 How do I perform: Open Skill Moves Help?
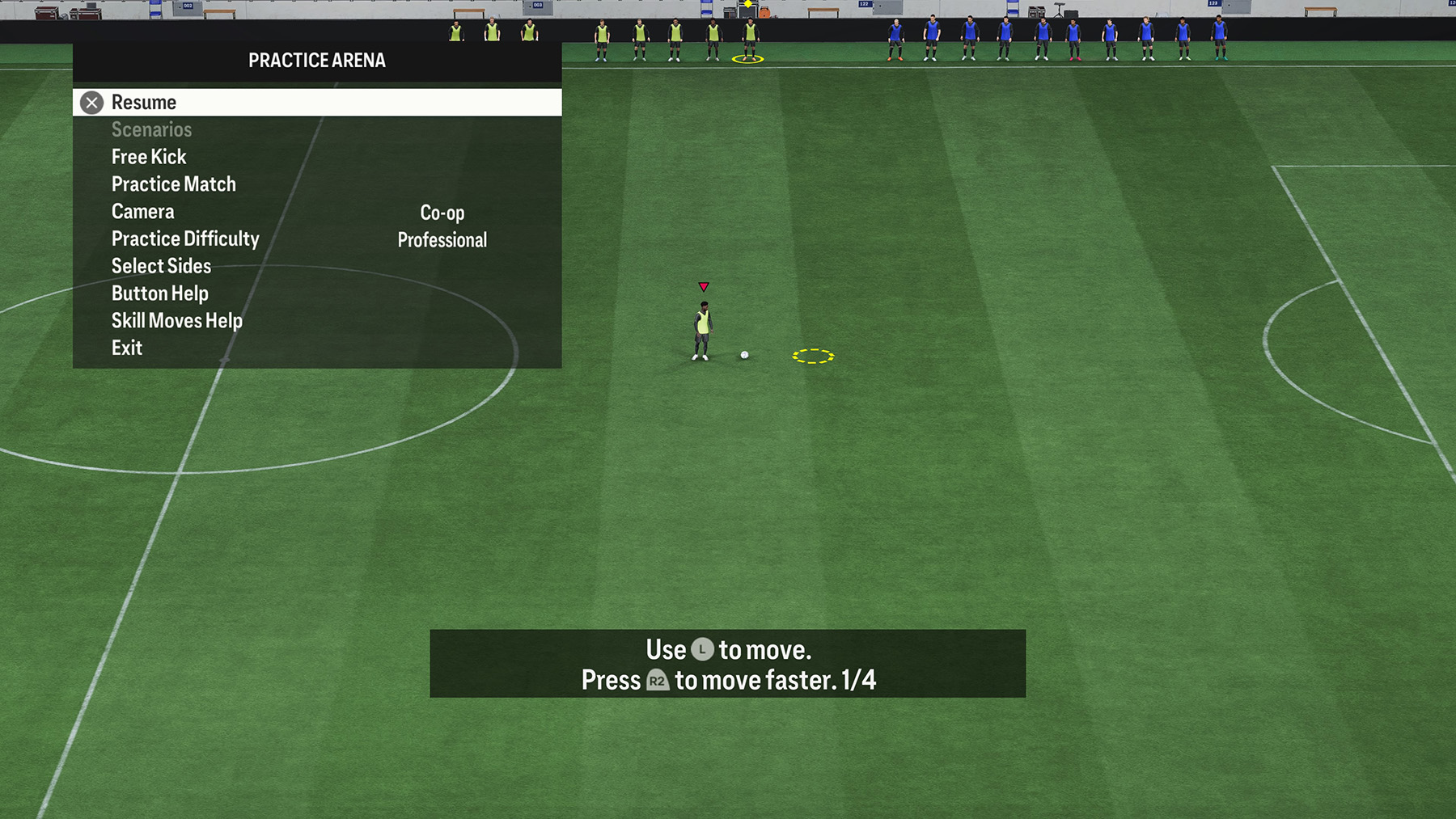(x=176, y=320)
